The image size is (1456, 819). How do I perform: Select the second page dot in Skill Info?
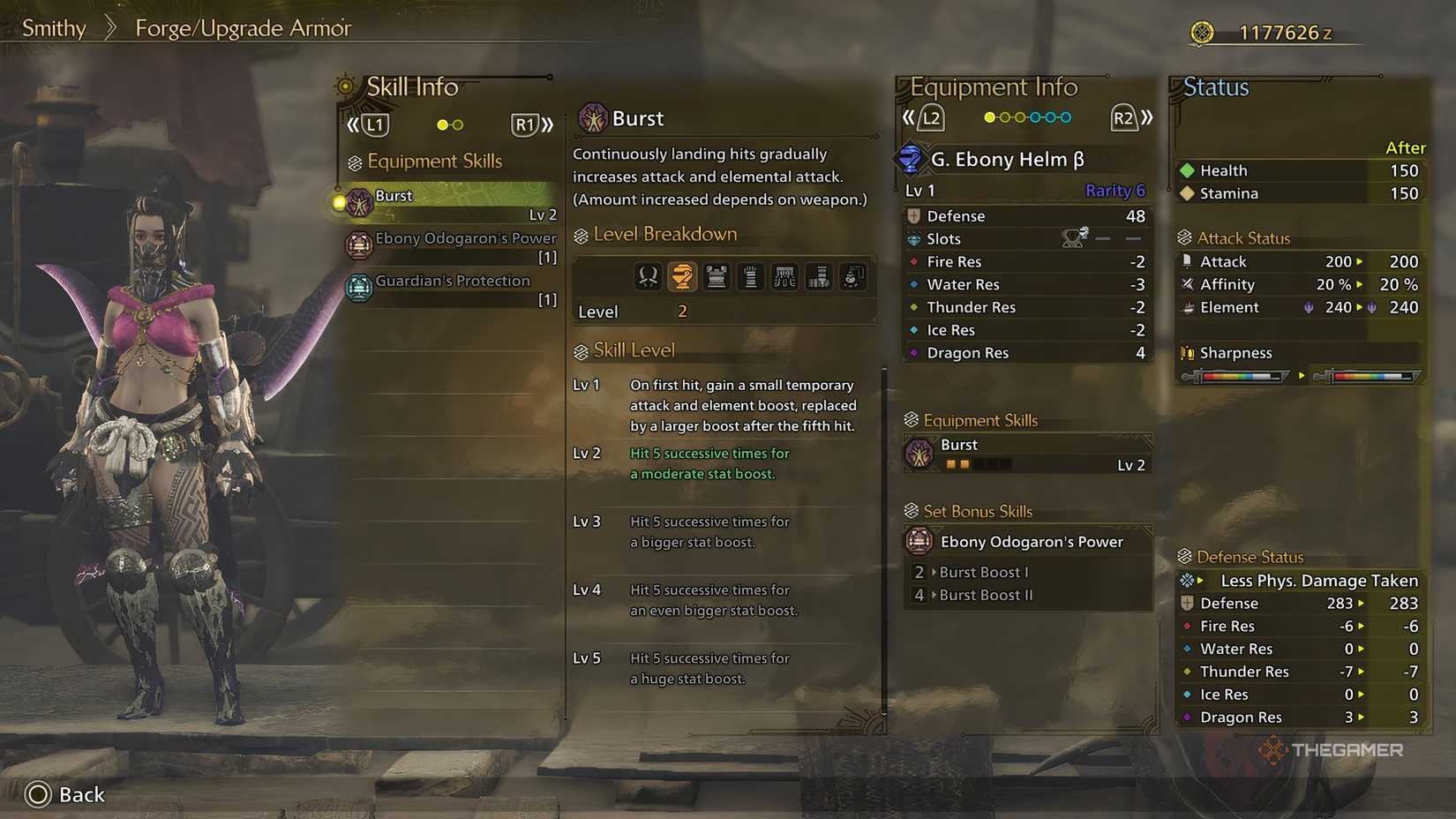pos(459,124)
